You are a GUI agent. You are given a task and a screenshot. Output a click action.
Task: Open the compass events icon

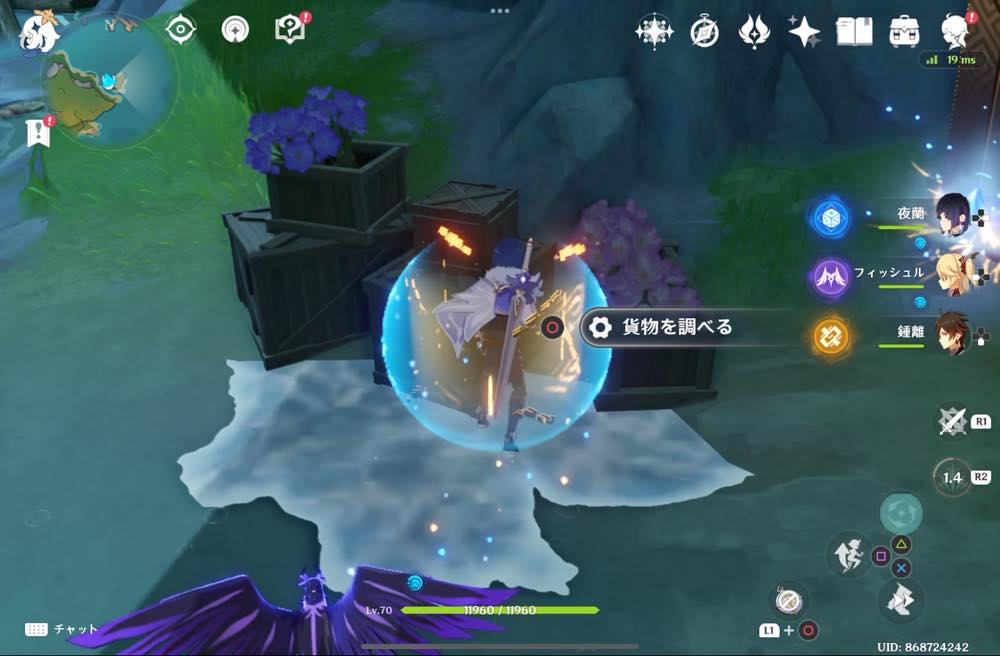pos(705,32)
